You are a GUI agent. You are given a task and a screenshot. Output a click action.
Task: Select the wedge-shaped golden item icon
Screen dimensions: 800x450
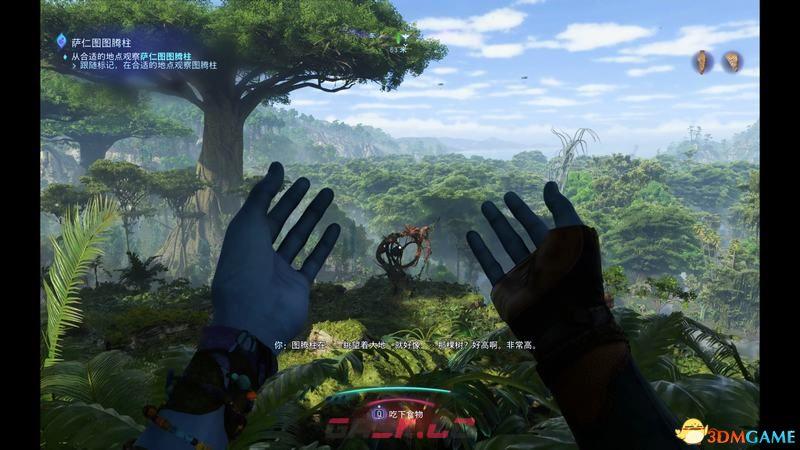point(732,61)
